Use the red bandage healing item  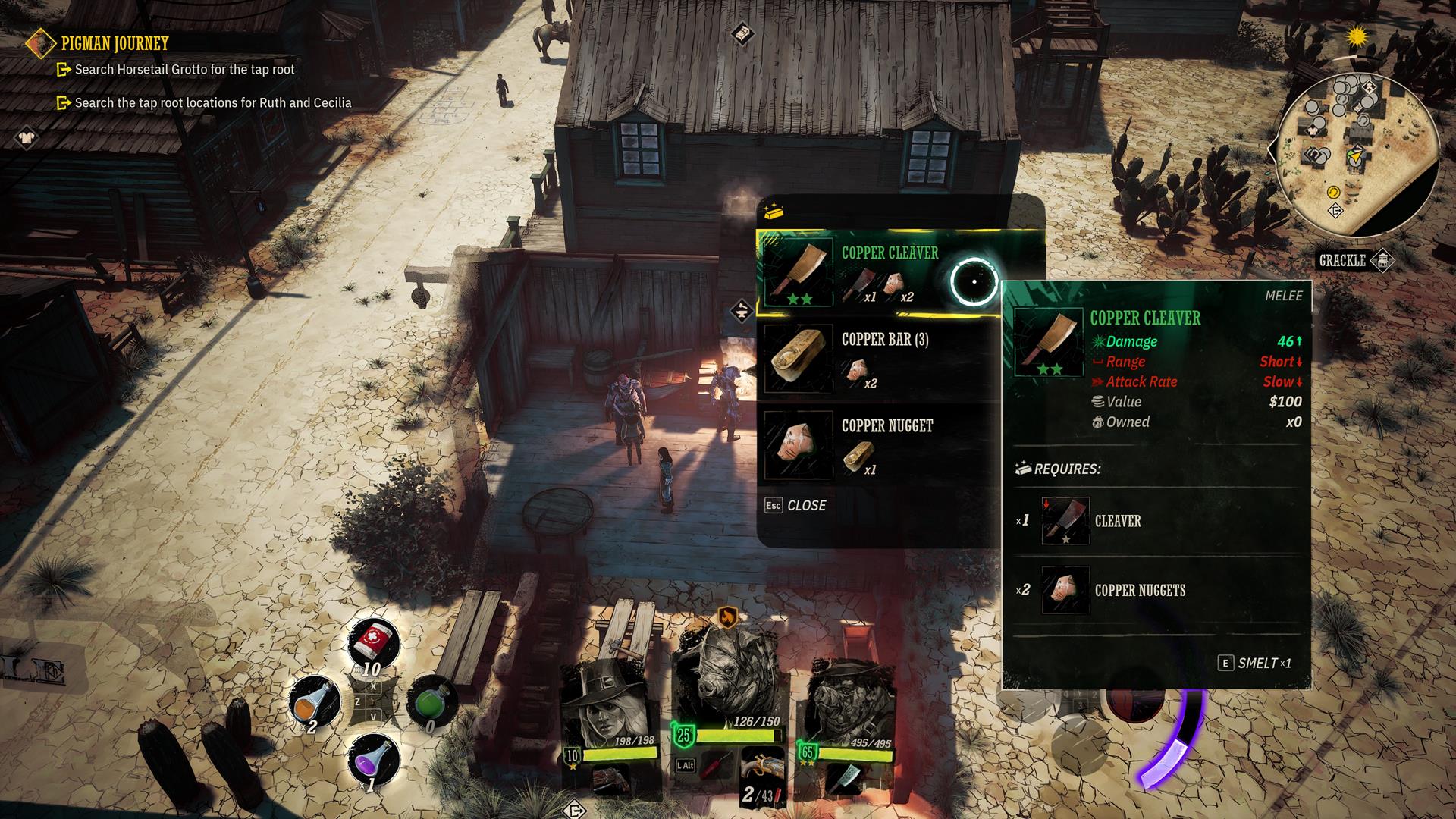click(373, 642)
